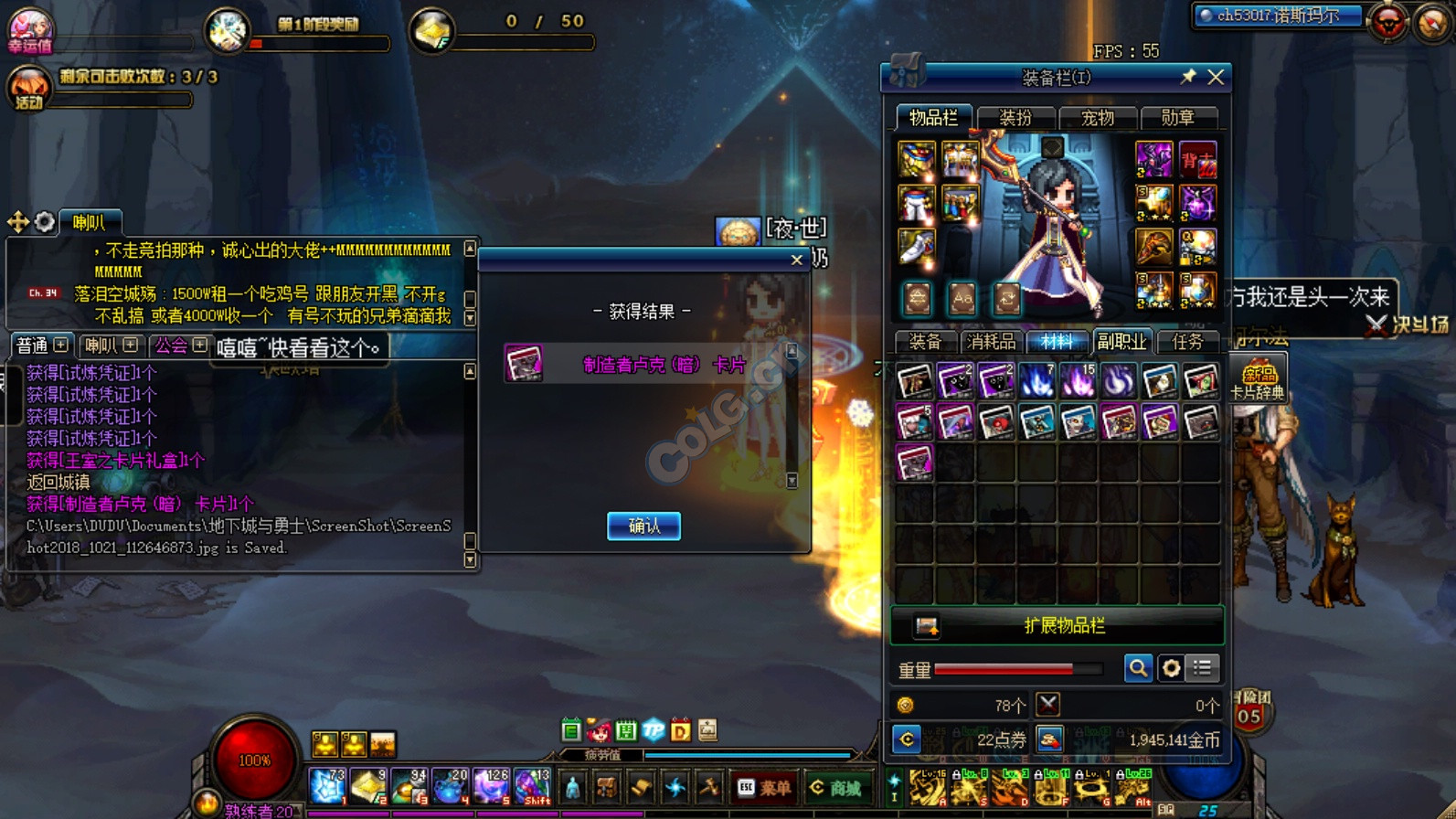Image resolution: width=1456 pixels, height=819 pixels.
Task: Switch to the 装扮 avatar tab
Action: pos(1015,118)
